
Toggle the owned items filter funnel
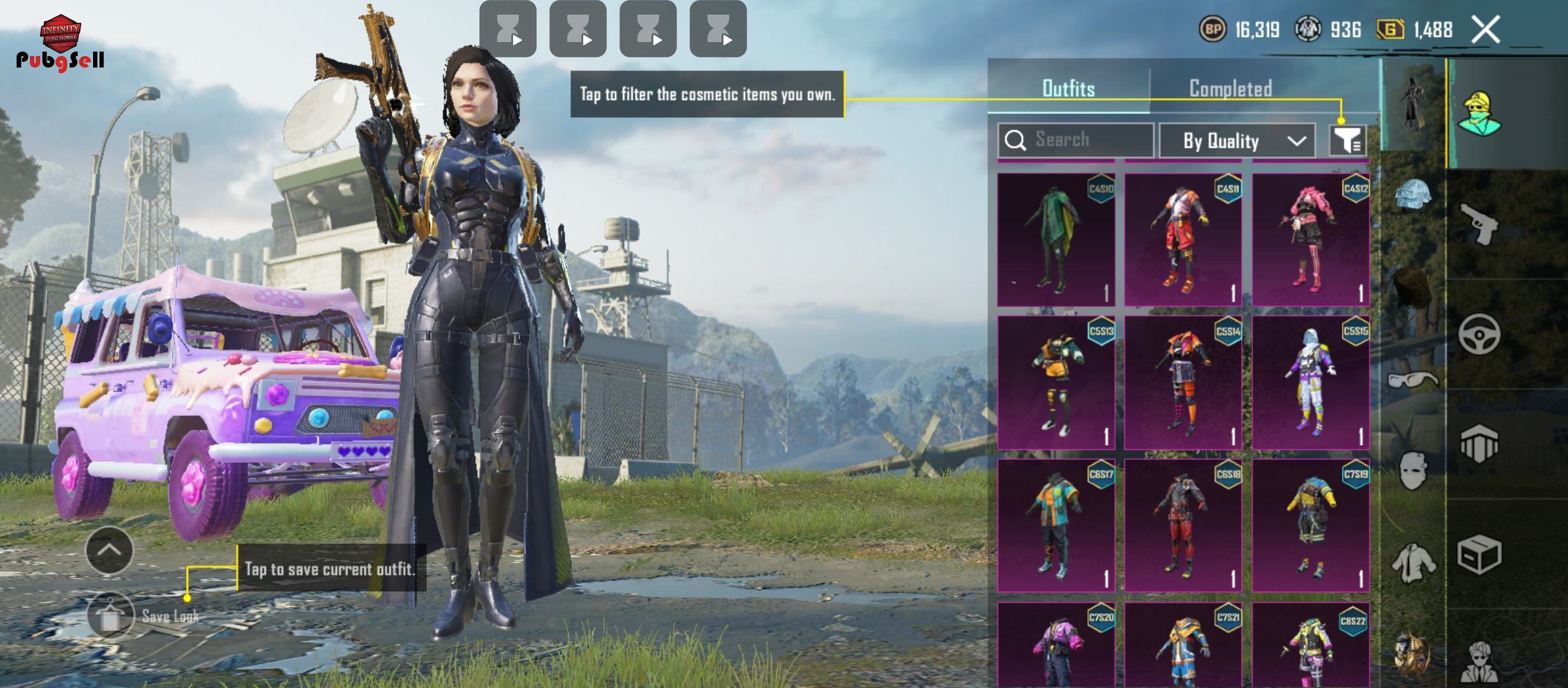click(x=1347, y=141)
